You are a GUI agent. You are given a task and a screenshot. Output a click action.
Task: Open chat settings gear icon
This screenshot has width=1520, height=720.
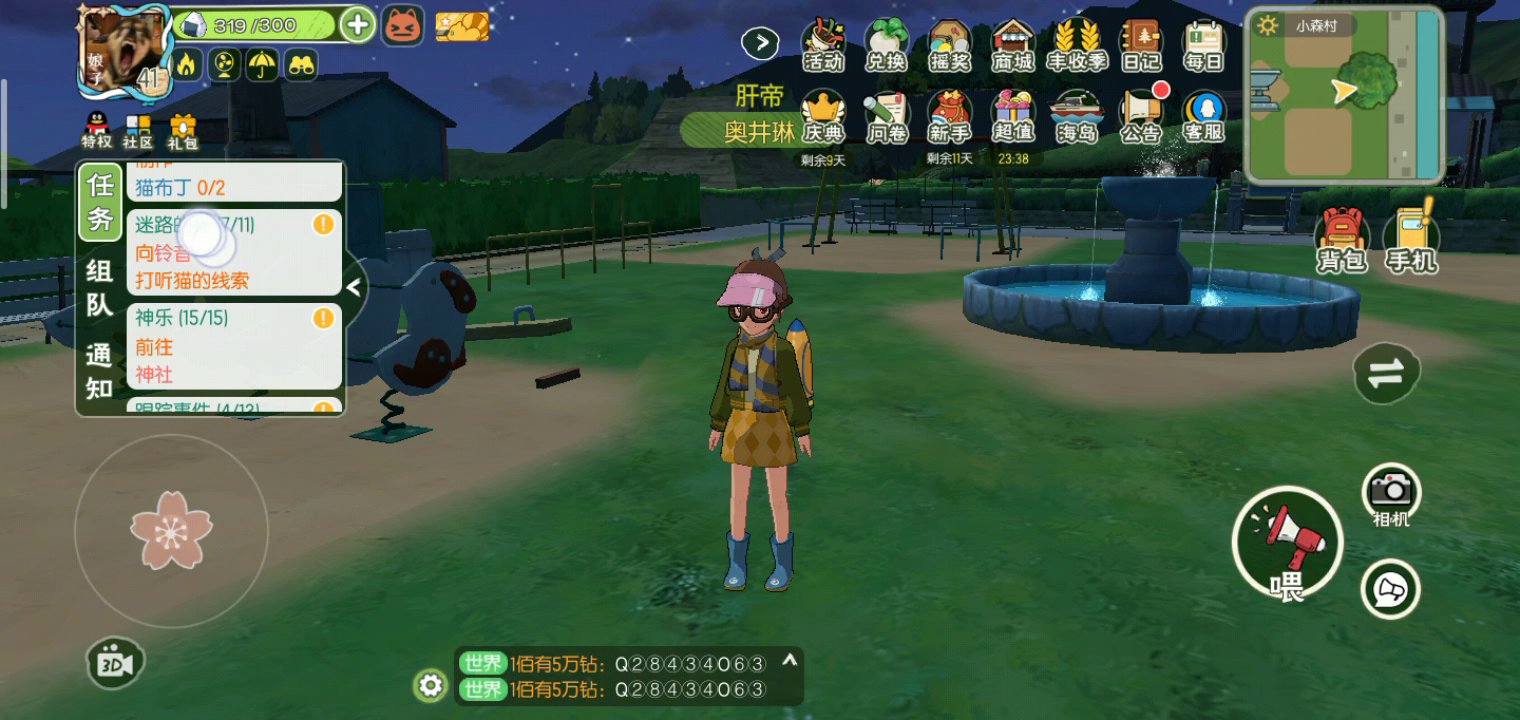pos(431,685)
